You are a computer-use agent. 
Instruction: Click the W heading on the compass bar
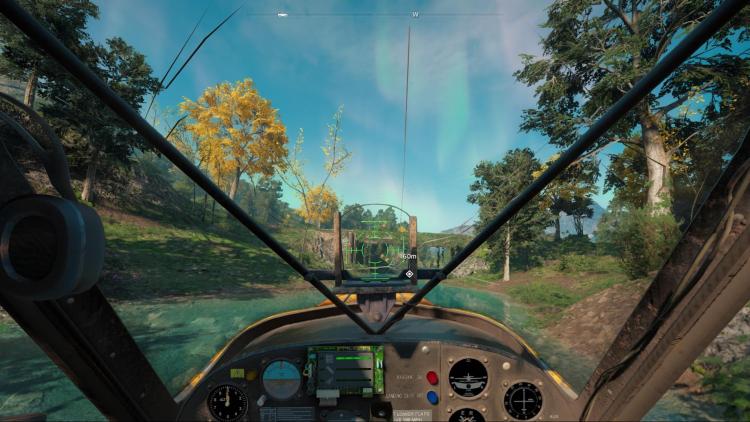(x=415, y=15)
